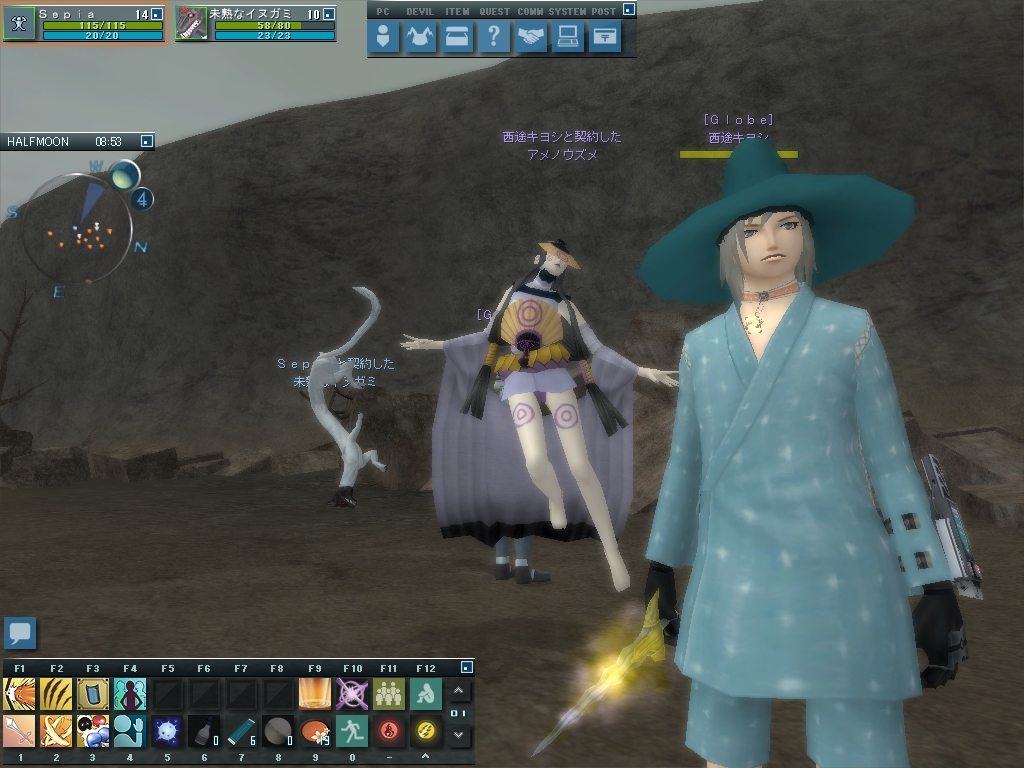Open the SYSTEM menu
The width and height of the screenshot is (1024, 768).
(x=568, y=38)
